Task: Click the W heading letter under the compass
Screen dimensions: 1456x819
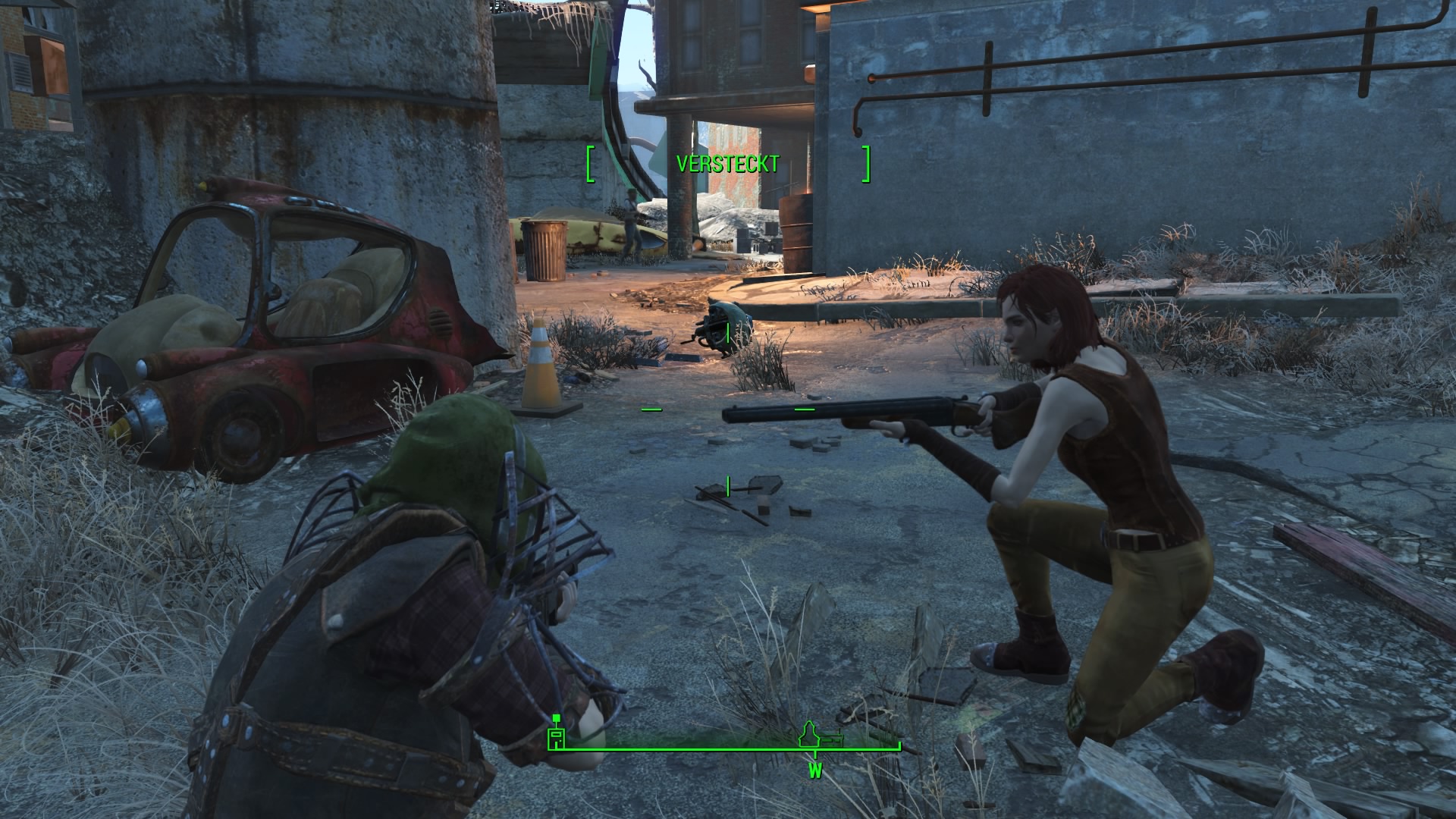Action: 815,772
